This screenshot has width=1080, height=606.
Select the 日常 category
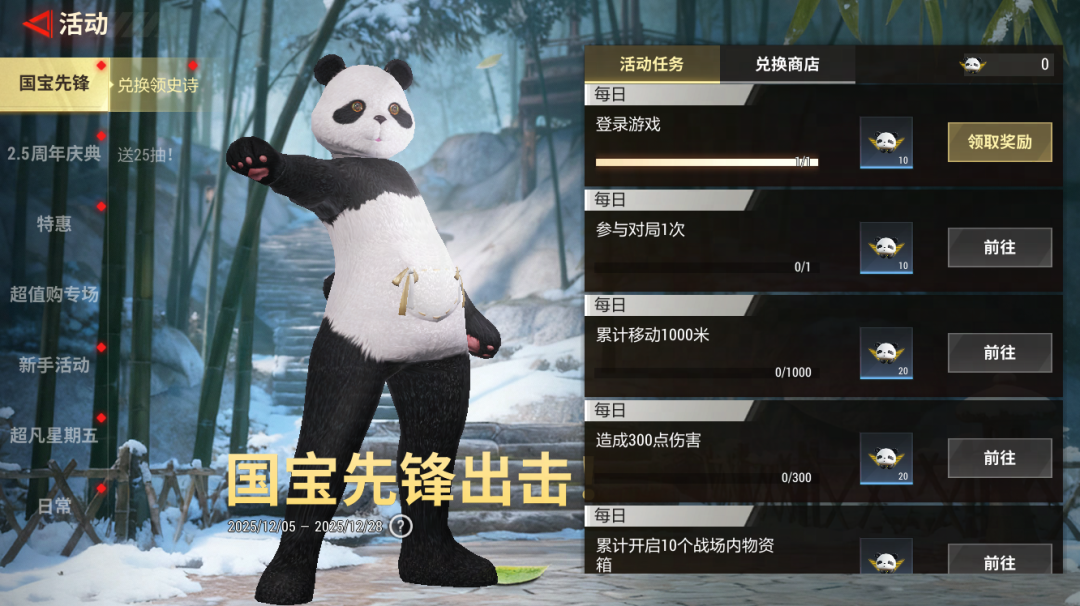tap(54, 506)
